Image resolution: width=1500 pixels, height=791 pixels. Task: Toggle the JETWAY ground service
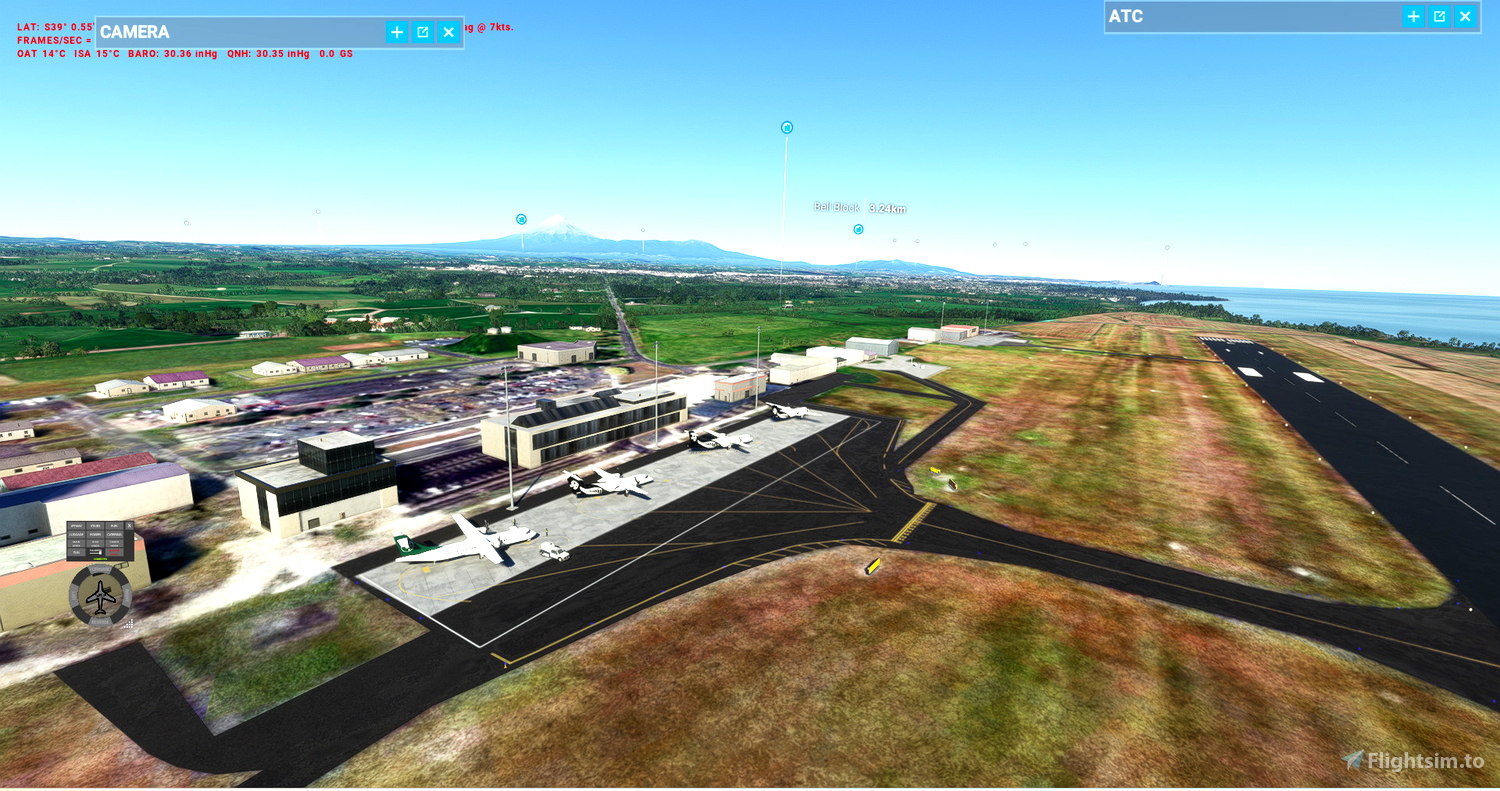[x=77, y=526]
